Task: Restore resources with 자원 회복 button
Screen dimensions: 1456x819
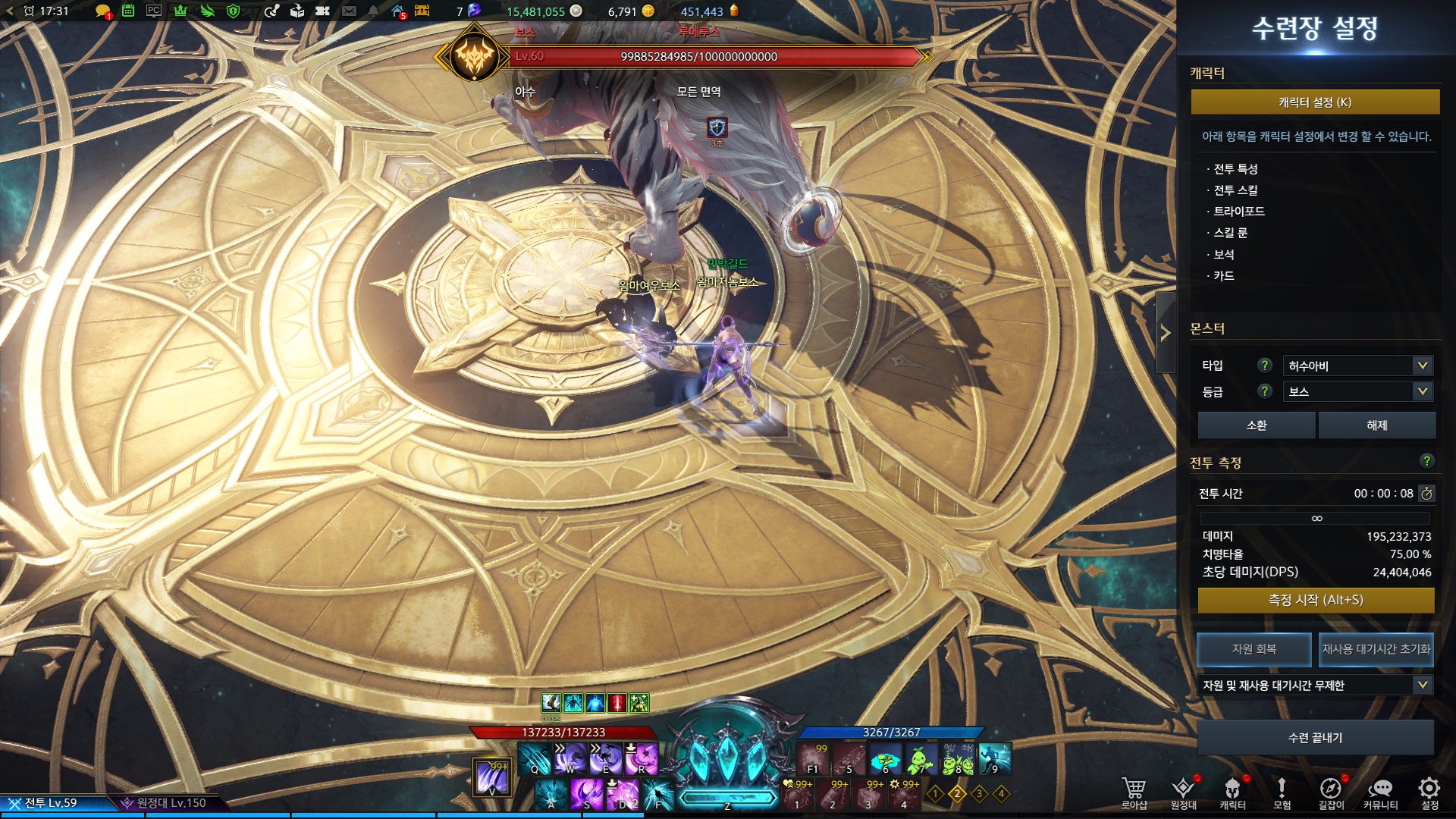Action: click(1254, 649)
